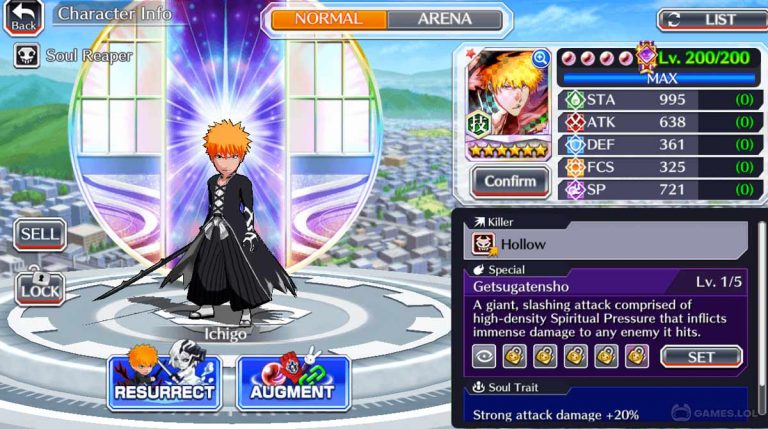
Task: Open the AUGMENT menu
Action: click(293, 381)
